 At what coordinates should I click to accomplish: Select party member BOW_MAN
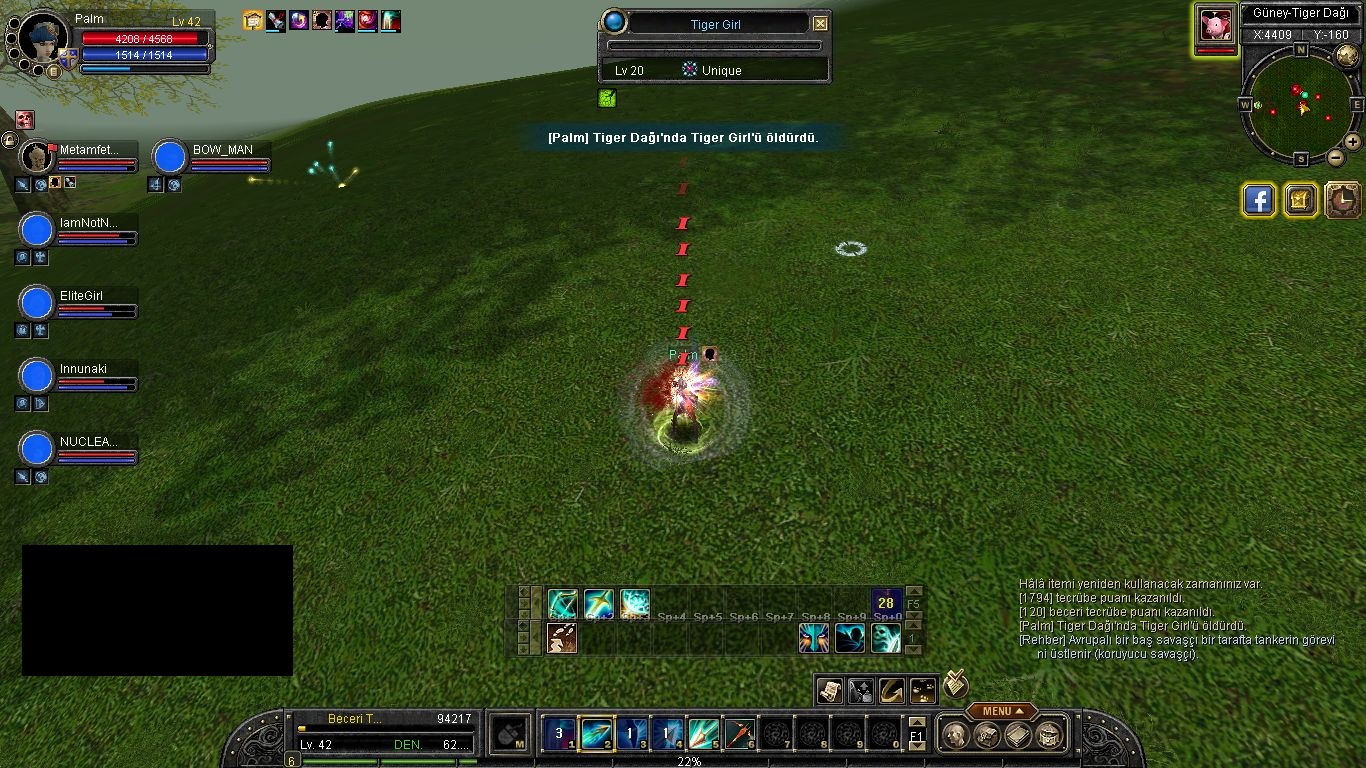click(x=171, y=157)
